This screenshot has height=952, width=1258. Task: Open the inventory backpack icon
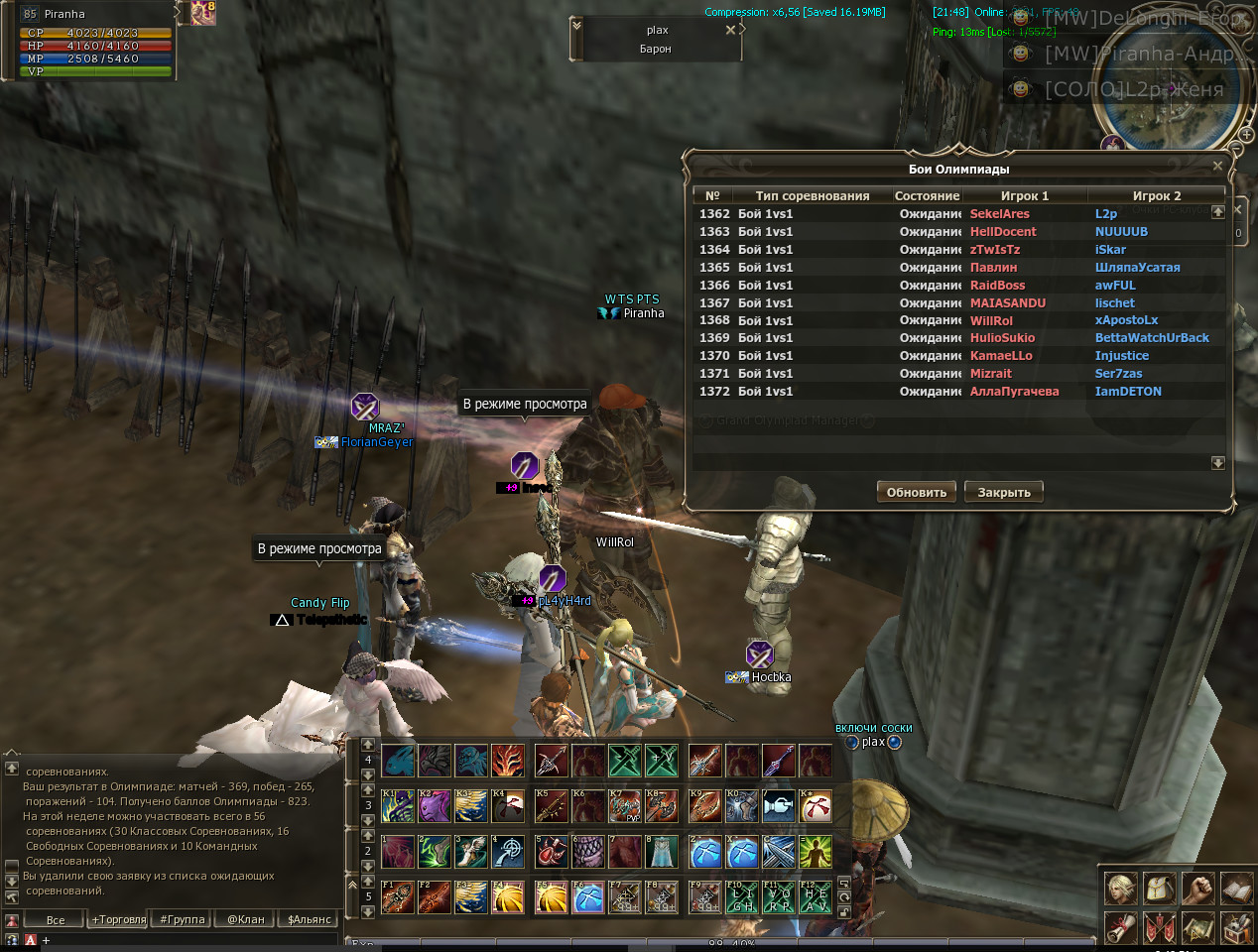(x=1159, y=889)
